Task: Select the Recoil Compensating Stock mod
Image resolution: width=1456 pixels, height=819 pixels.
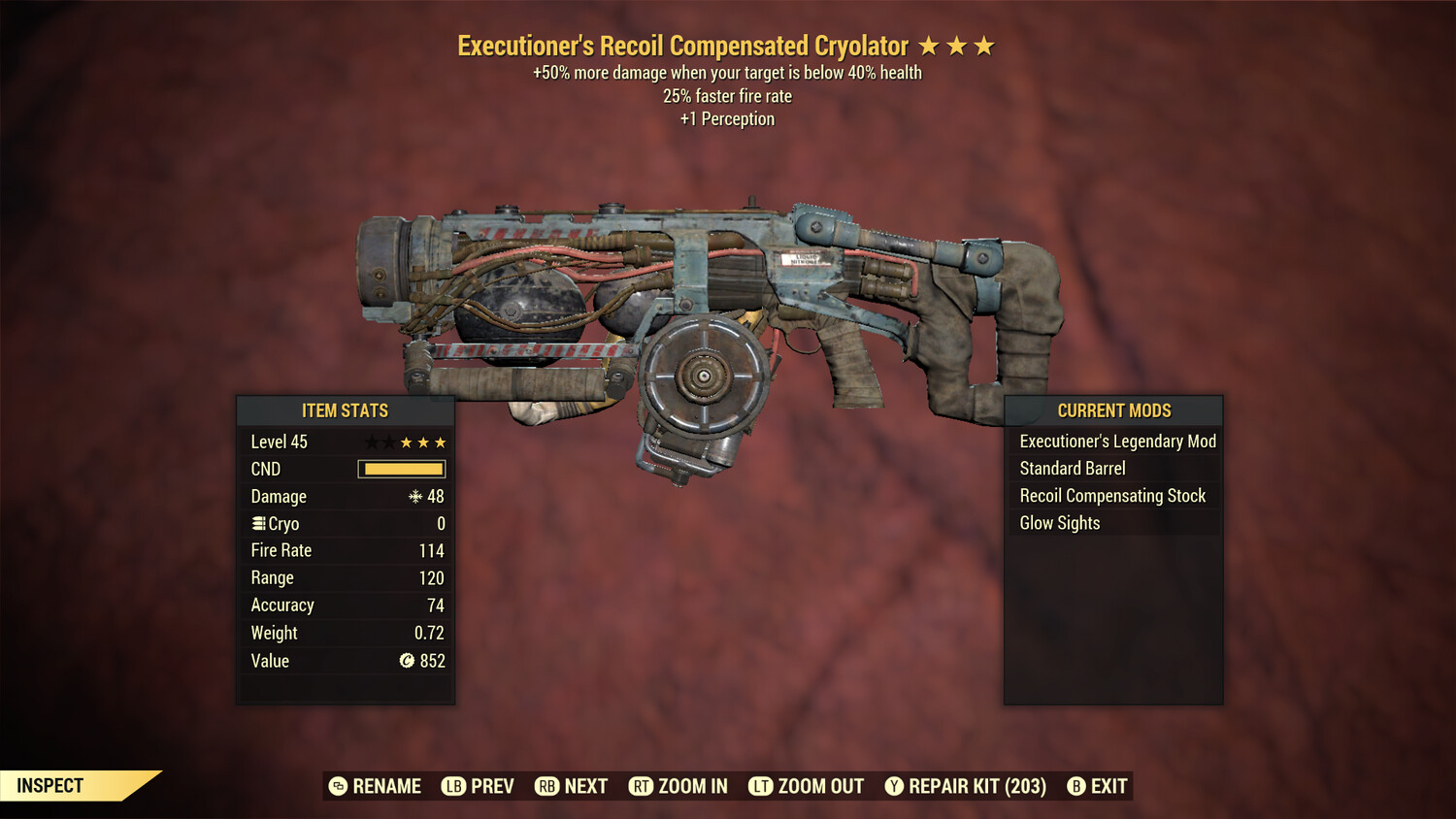Action: pyautogui.click(x=1112, y=495)
